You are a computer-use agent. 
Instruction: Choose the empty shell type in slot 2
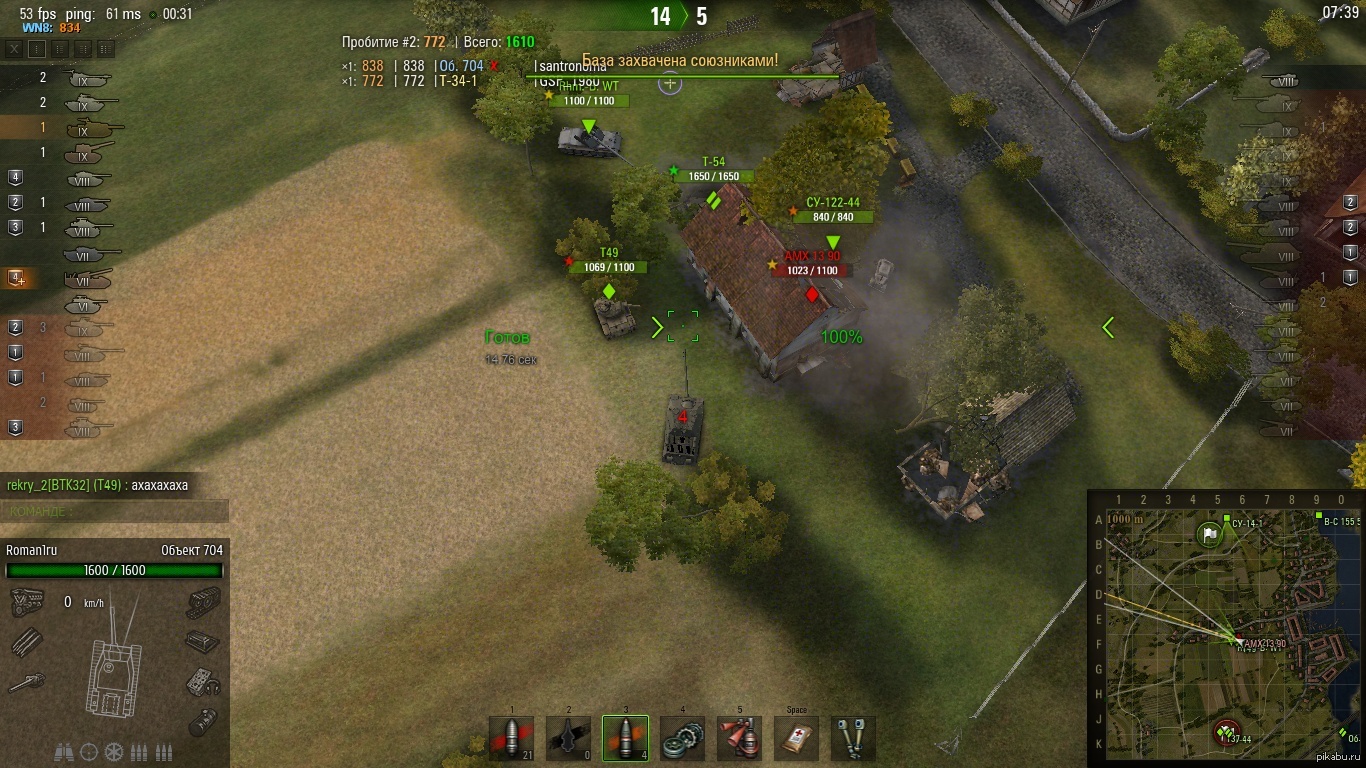coord(568,738)
